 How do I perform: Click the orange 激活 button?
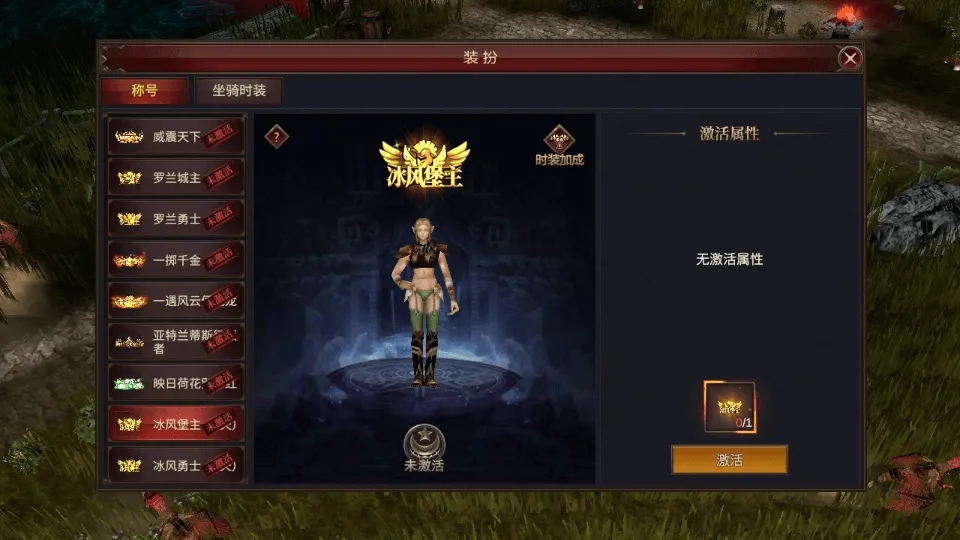click(729, 460)
